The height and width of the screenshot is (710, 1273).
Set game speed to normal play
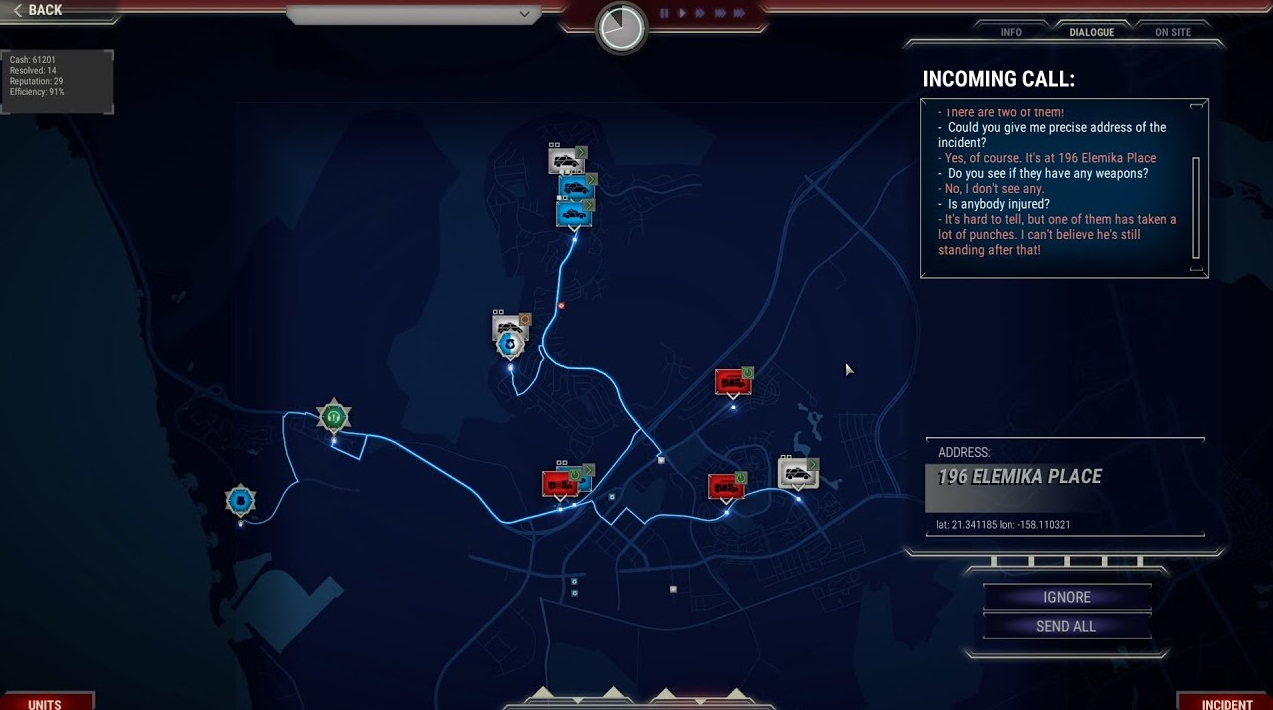682,13
